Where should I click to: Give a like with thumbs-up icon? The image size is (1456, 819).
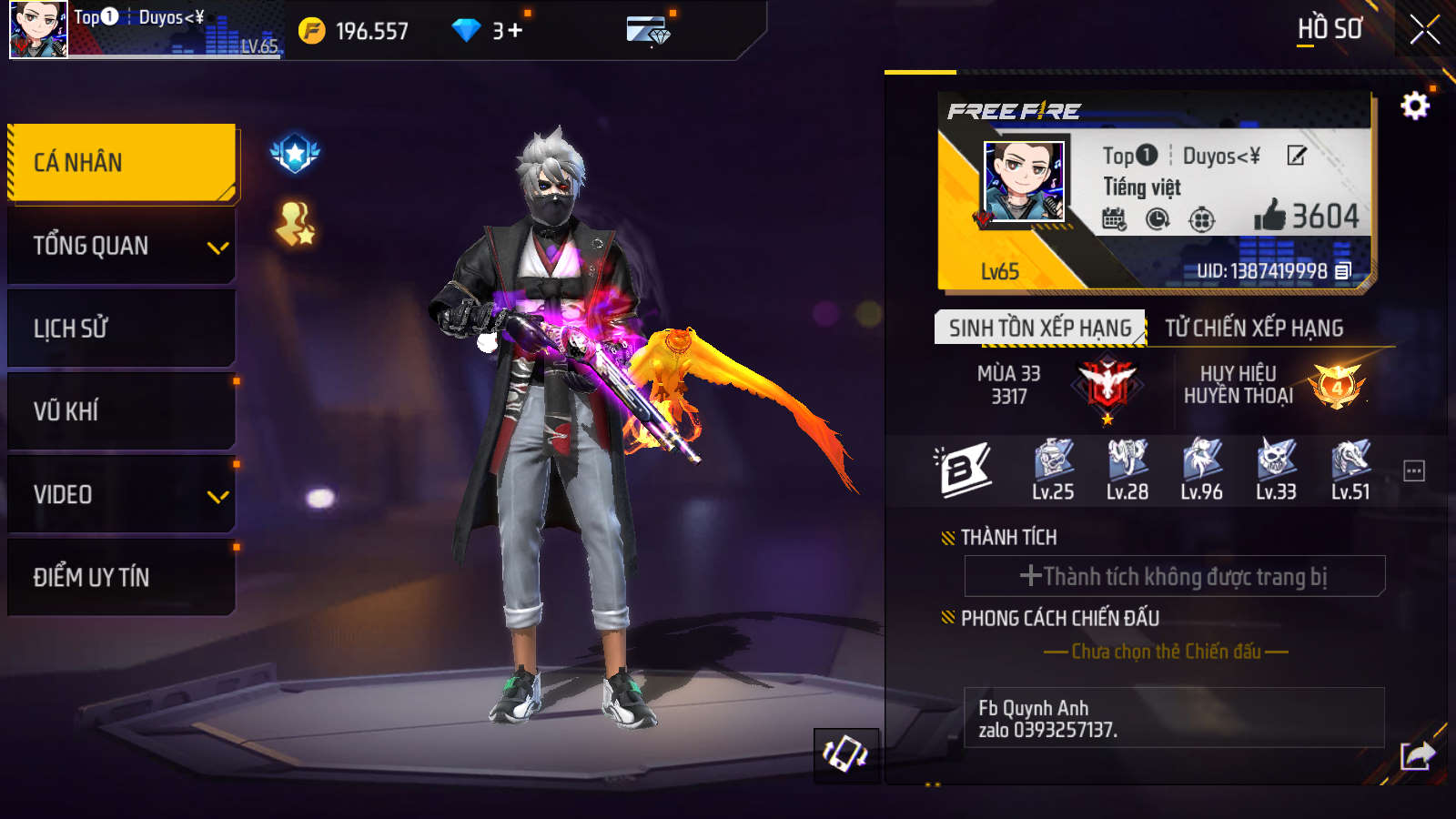click(x=1269, y=216)
